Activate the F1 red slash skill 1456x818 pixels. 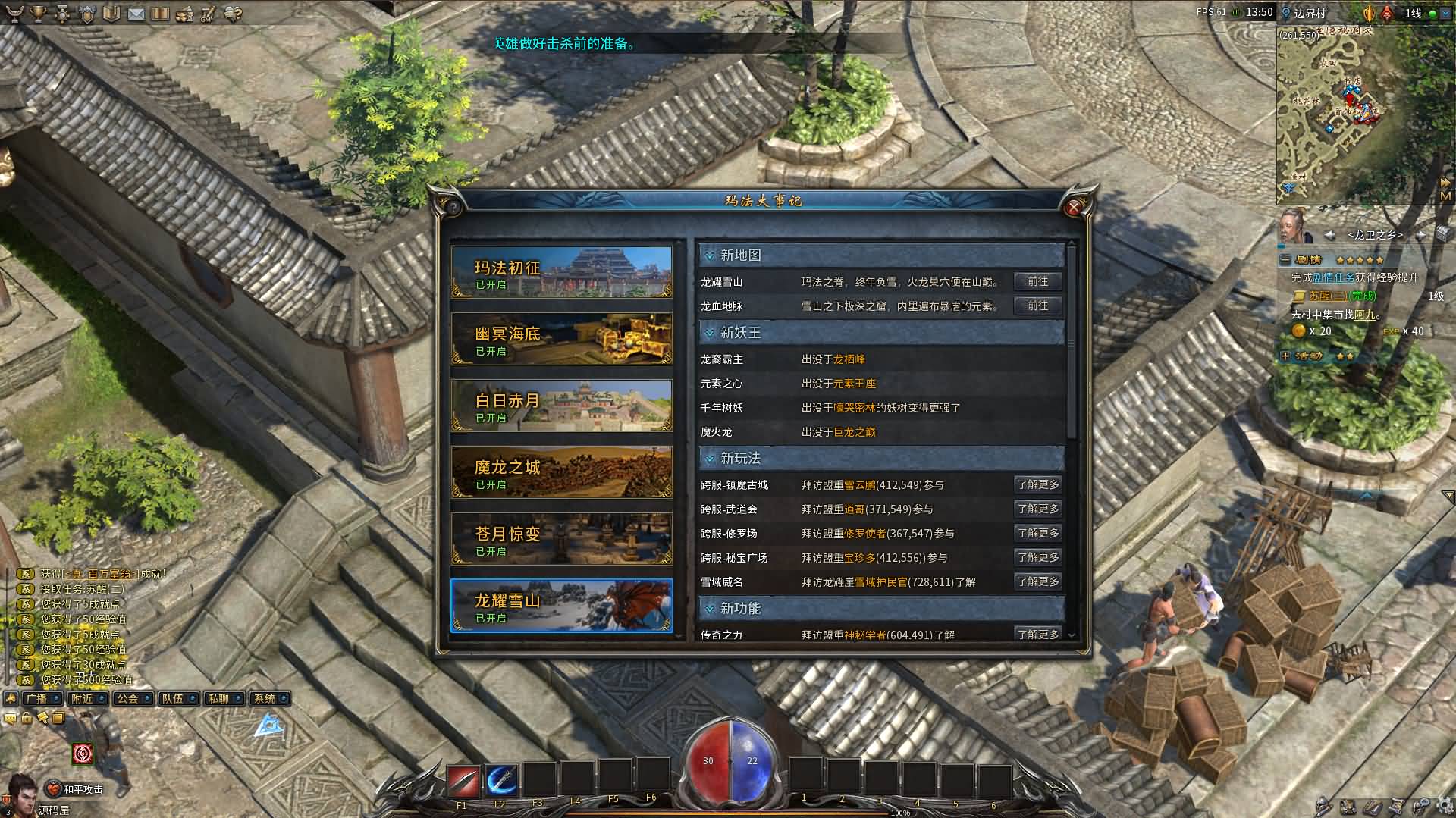tap(463, 780)
